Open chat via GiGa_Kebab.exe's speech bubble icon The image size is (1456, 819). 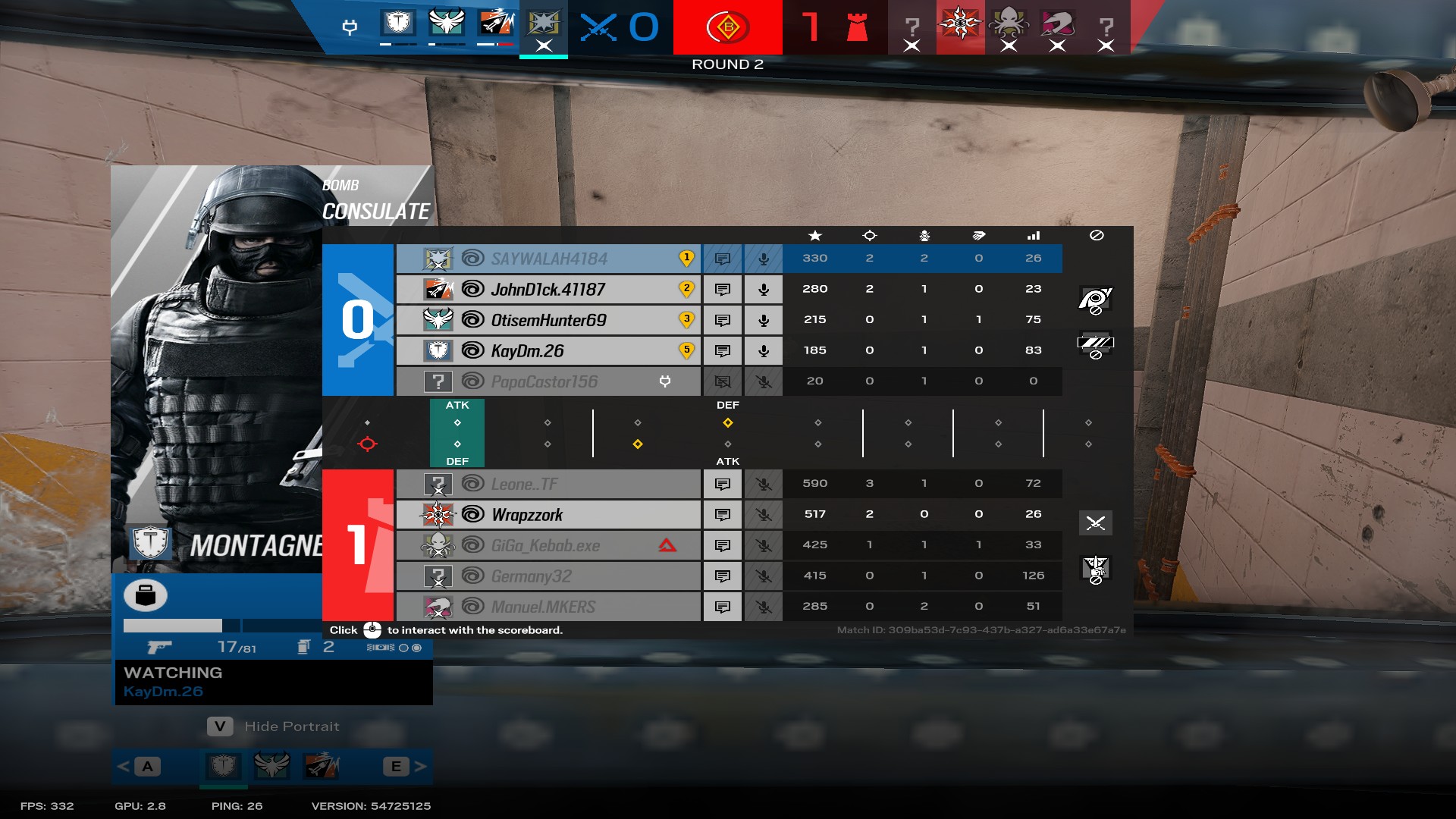pyautogui.click(x=723, y=544)
